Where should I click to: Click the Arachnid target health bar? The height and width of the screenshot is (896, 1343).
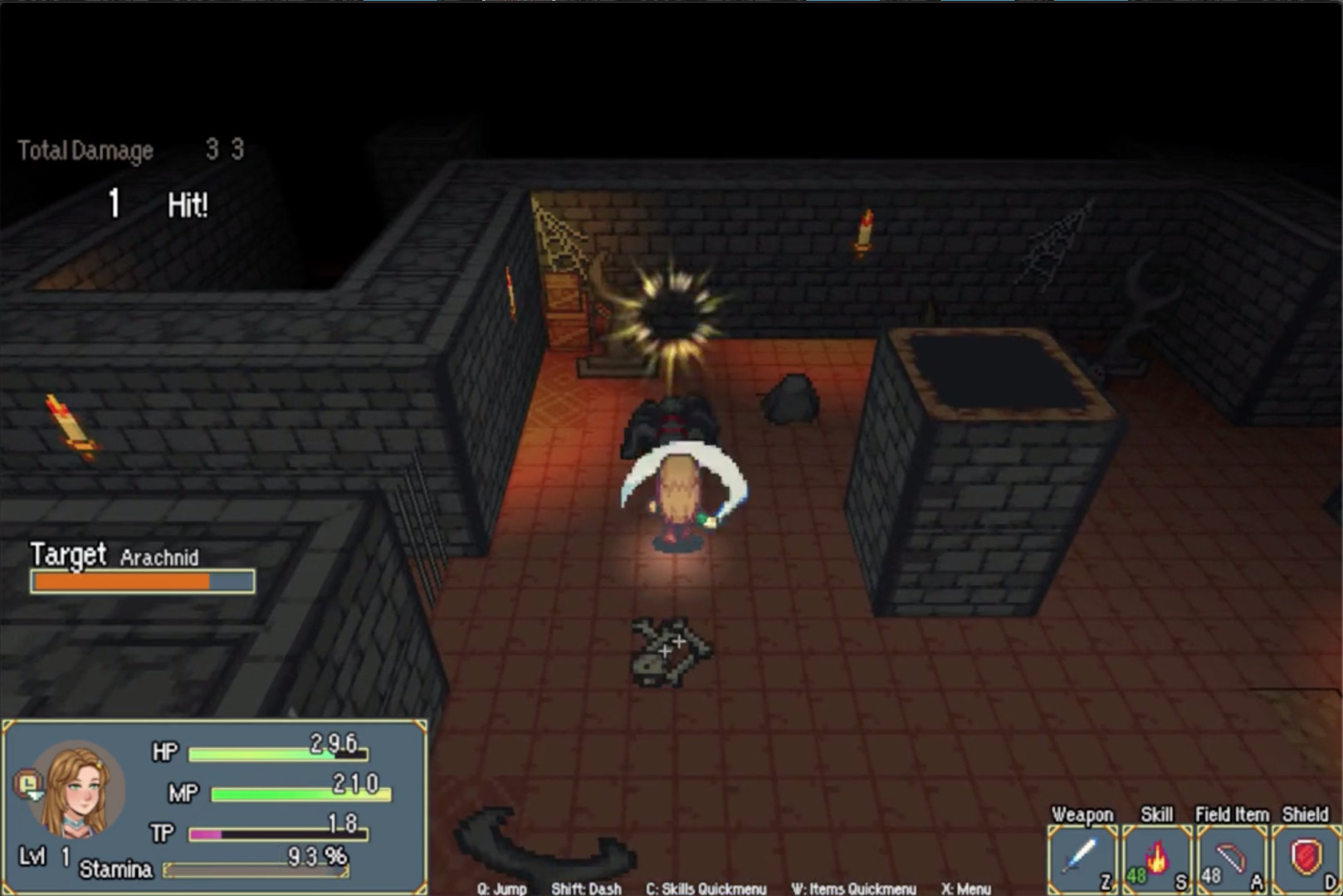click(x=141, y=582)
